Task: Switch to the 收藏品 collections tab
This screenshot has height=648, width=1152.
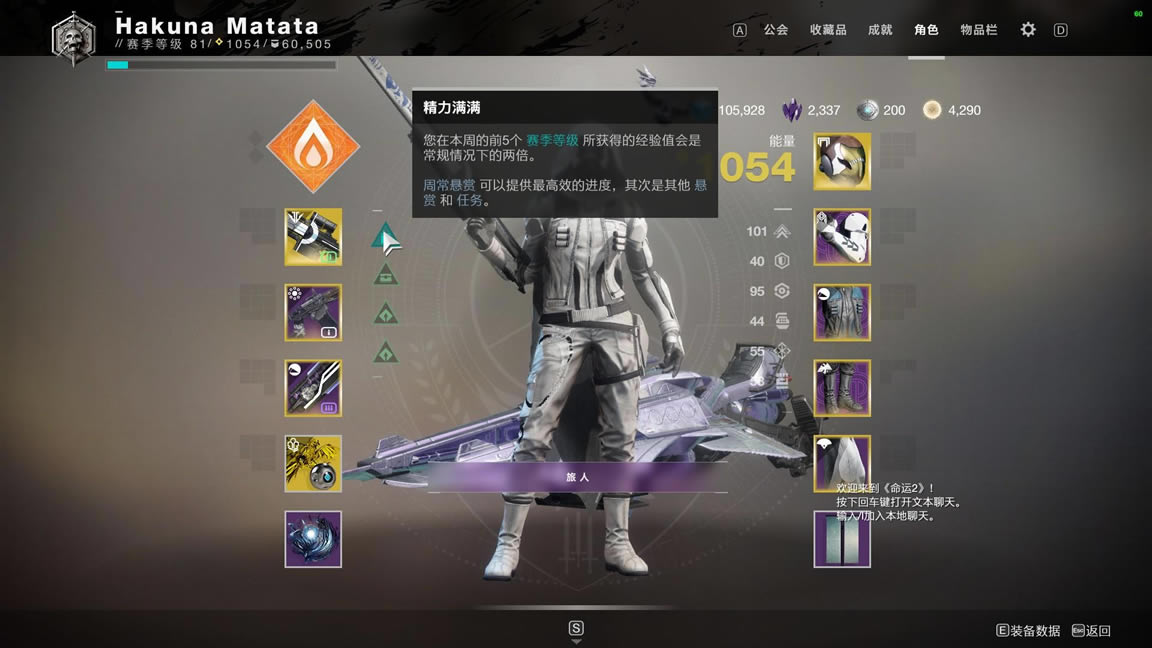Action: [x=828, y=30]
